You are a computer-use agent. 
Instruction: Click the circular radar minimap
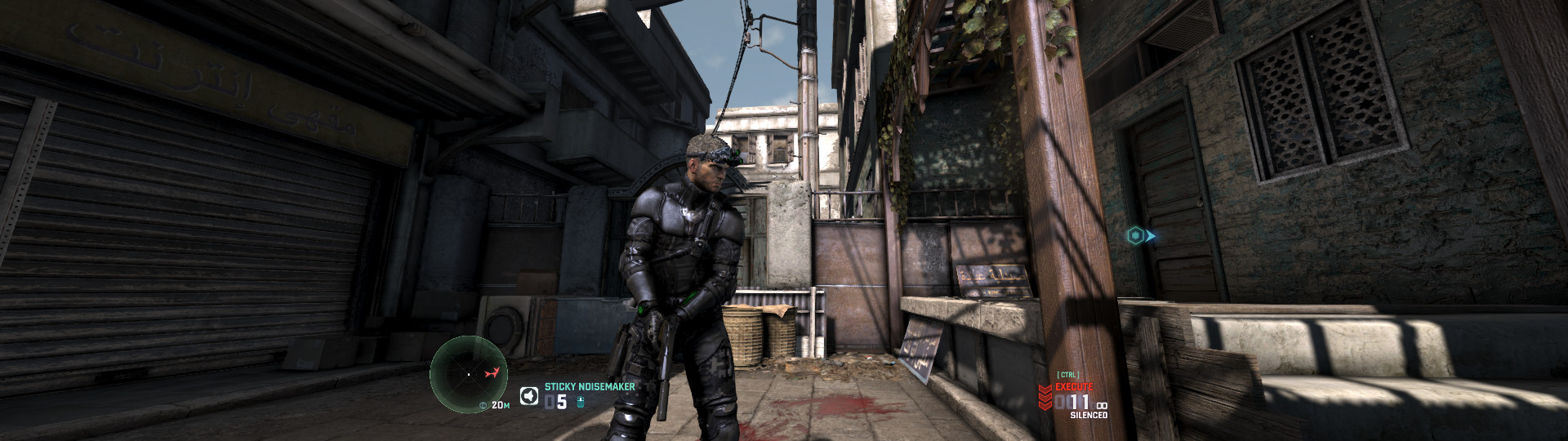click(x=469, y=373)
